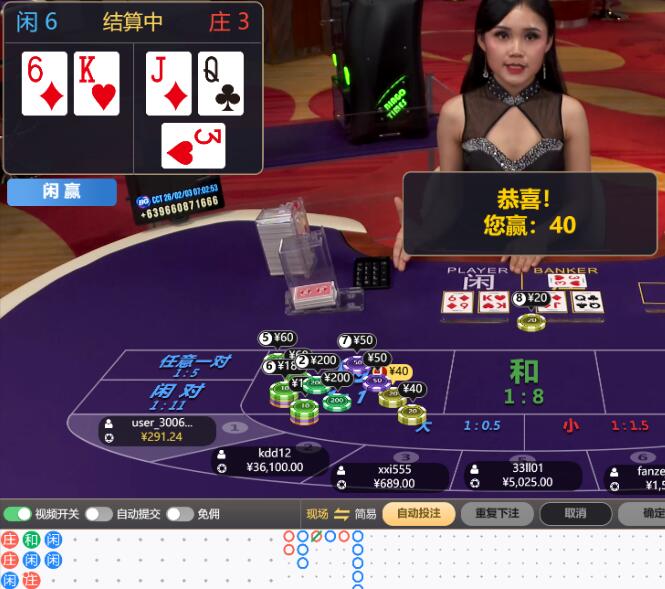View the 33ll01 player seat

coord(518,475)
